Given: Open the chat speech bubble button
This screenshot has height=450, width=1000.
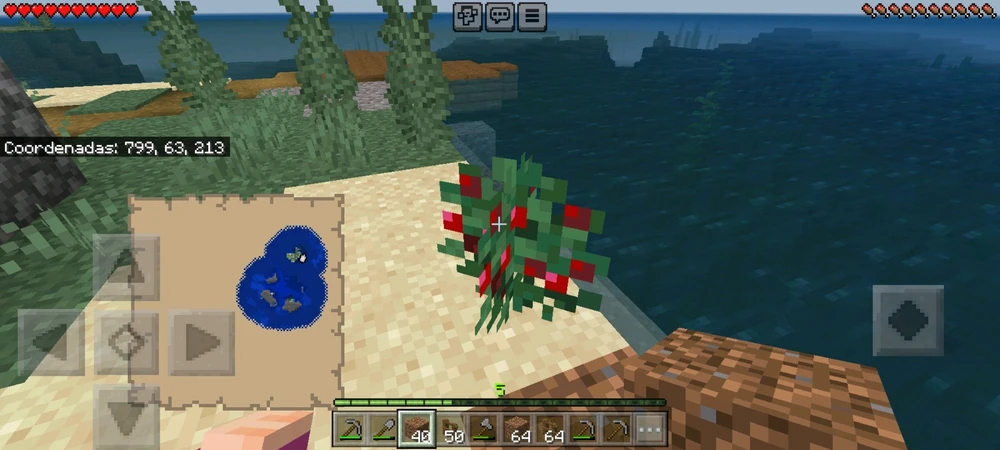Looking at the screenshot, I should 499,16.
